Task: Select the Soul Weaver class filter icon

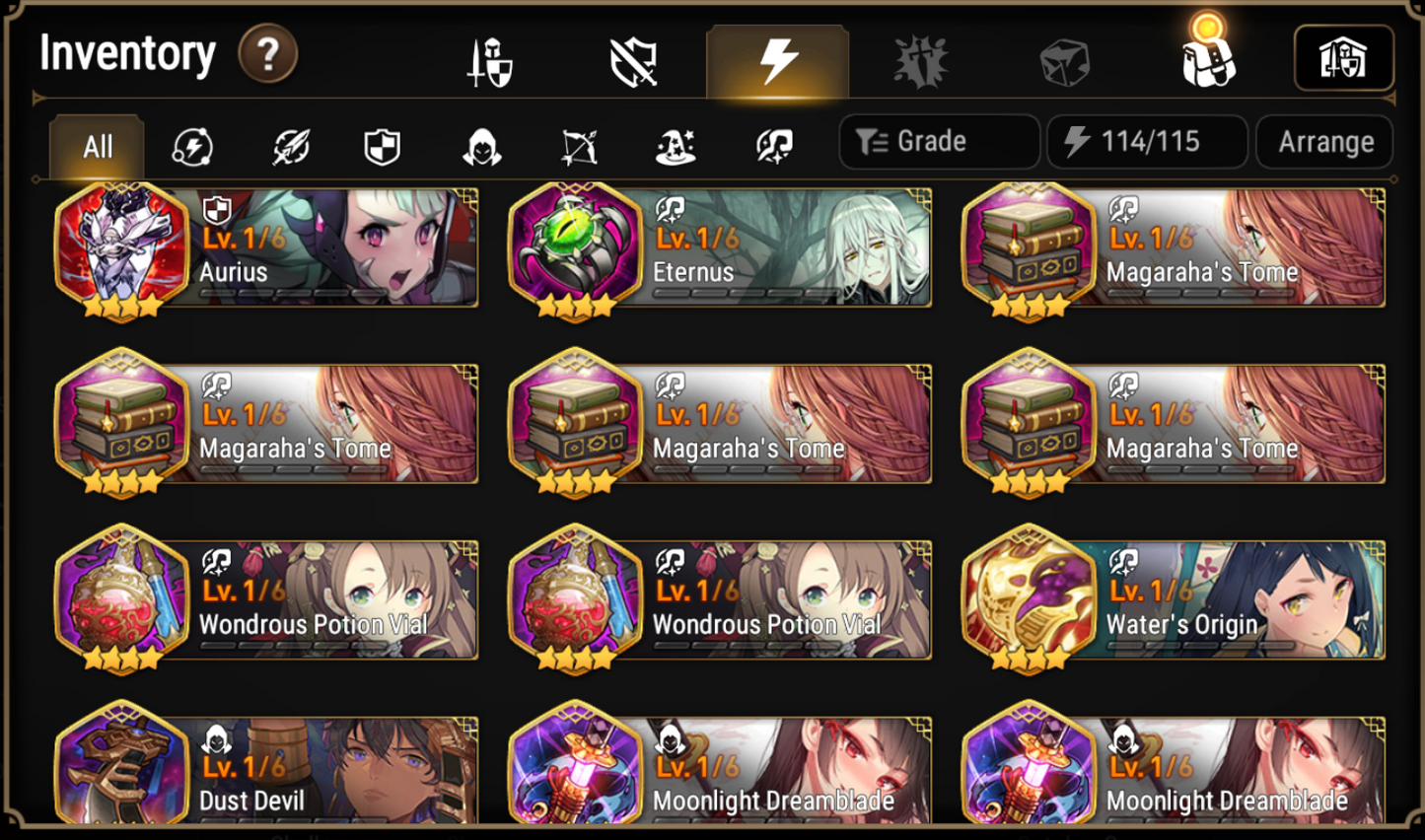Action: pos(774,146)
